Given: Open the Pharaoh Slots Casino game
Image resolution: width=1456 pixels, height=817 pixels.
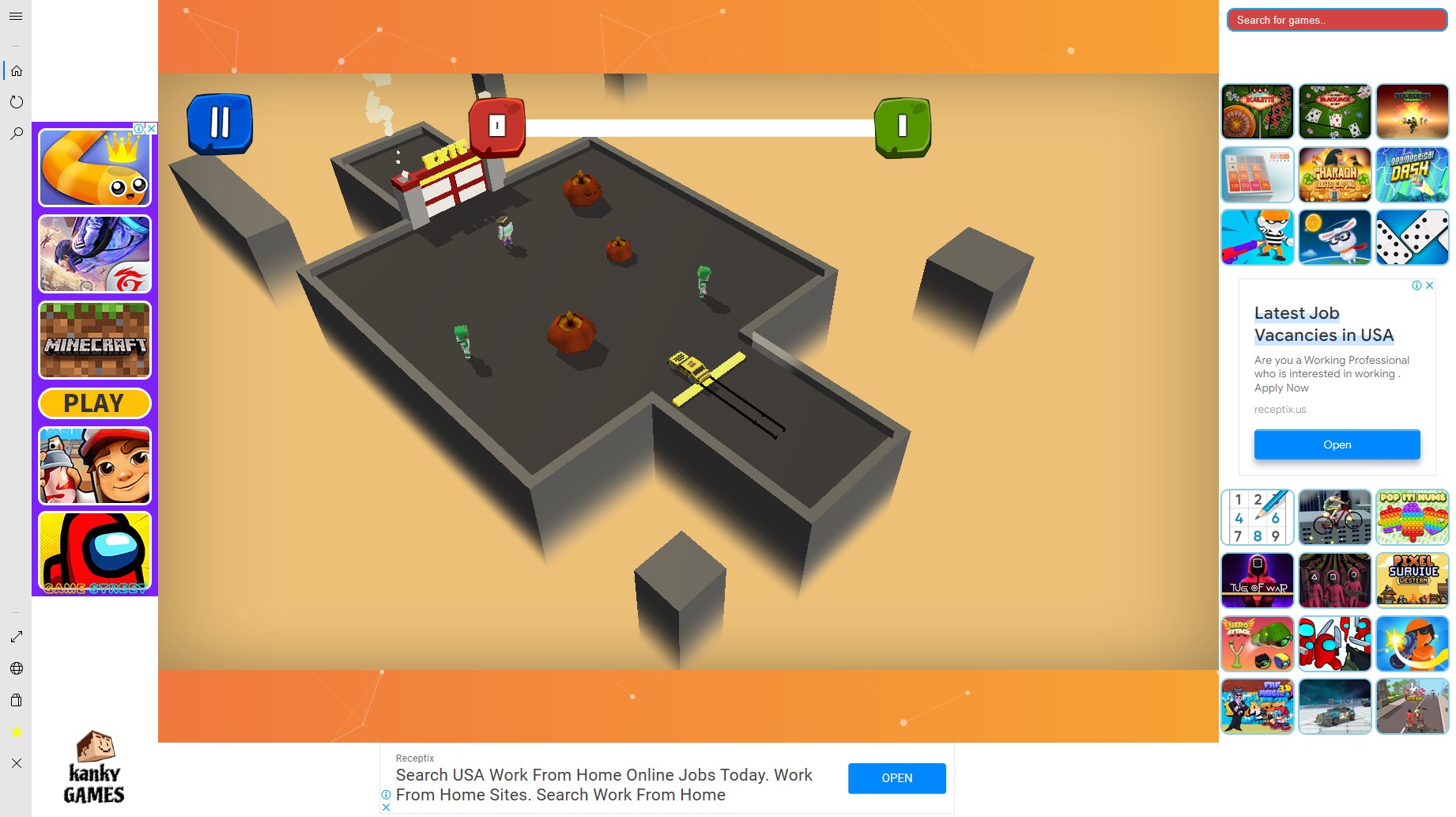Looking at the screenshot, I should (1334, 174).
